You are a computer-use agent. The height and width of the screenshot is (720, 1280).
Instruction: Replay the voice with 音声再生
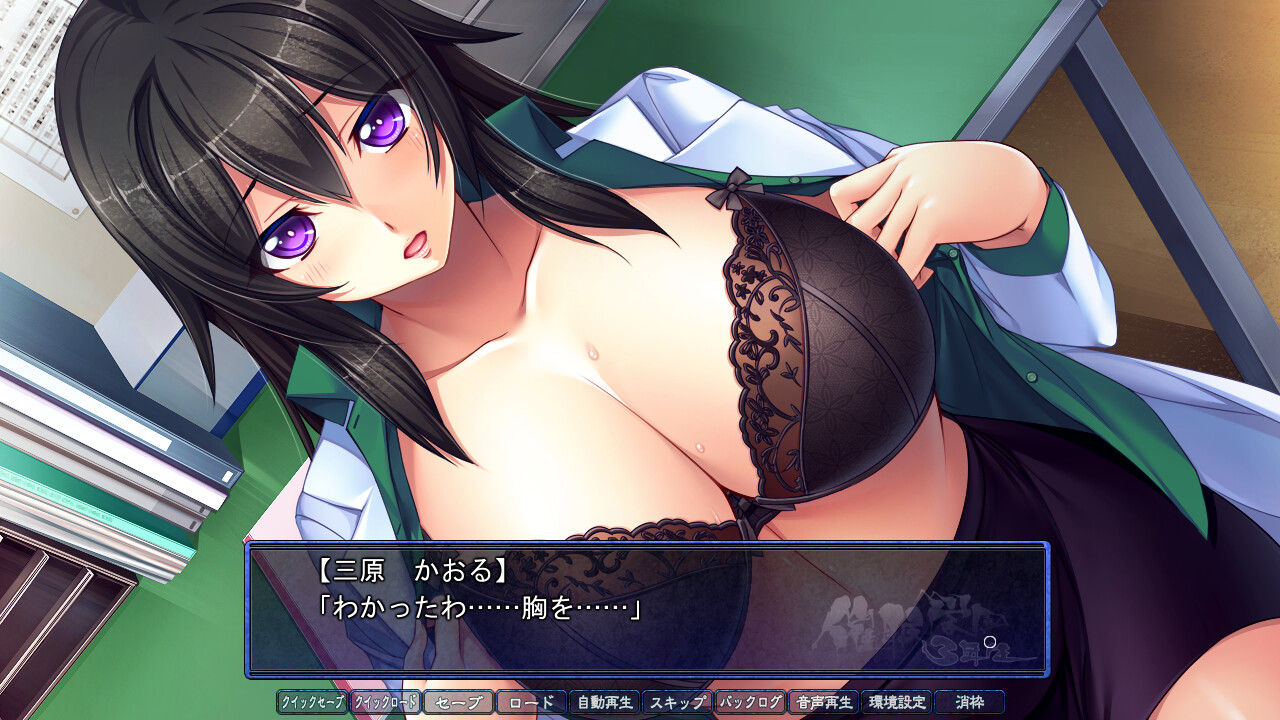823,702
